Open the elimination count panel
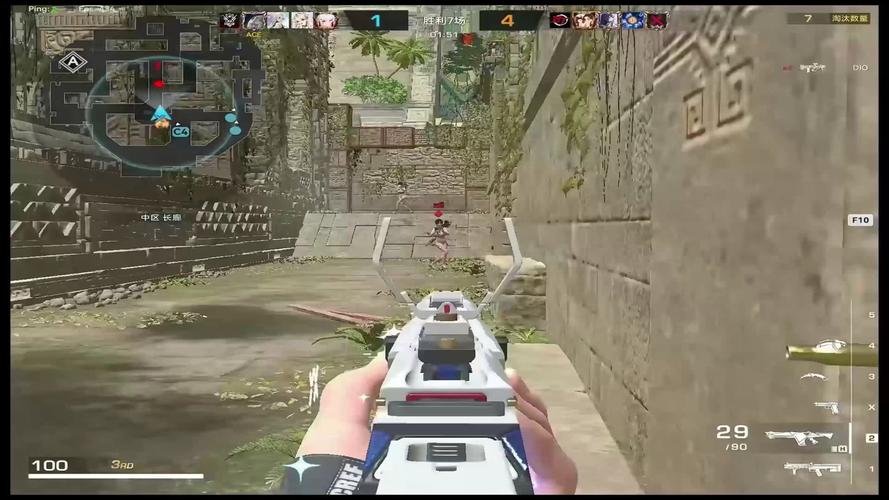Screen dimensions: 889x500 [828, 18]
